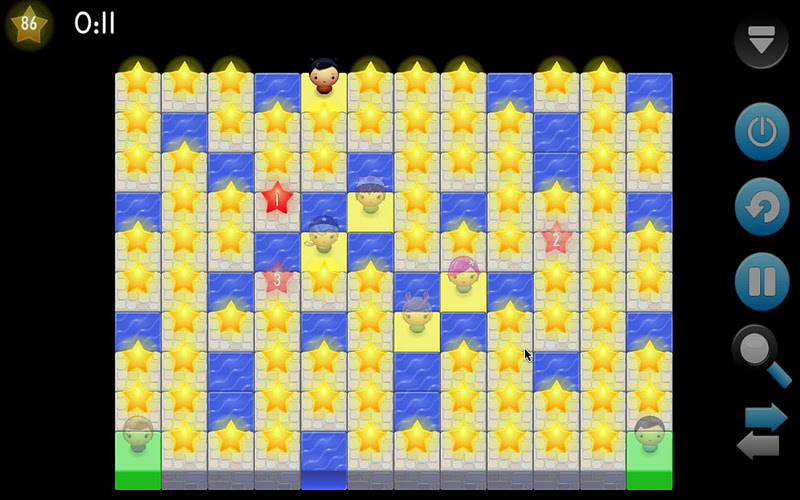The height and width of the screenshot is (500, 800).
Task: Select the red star tile numbered 1
Action: 277,198
